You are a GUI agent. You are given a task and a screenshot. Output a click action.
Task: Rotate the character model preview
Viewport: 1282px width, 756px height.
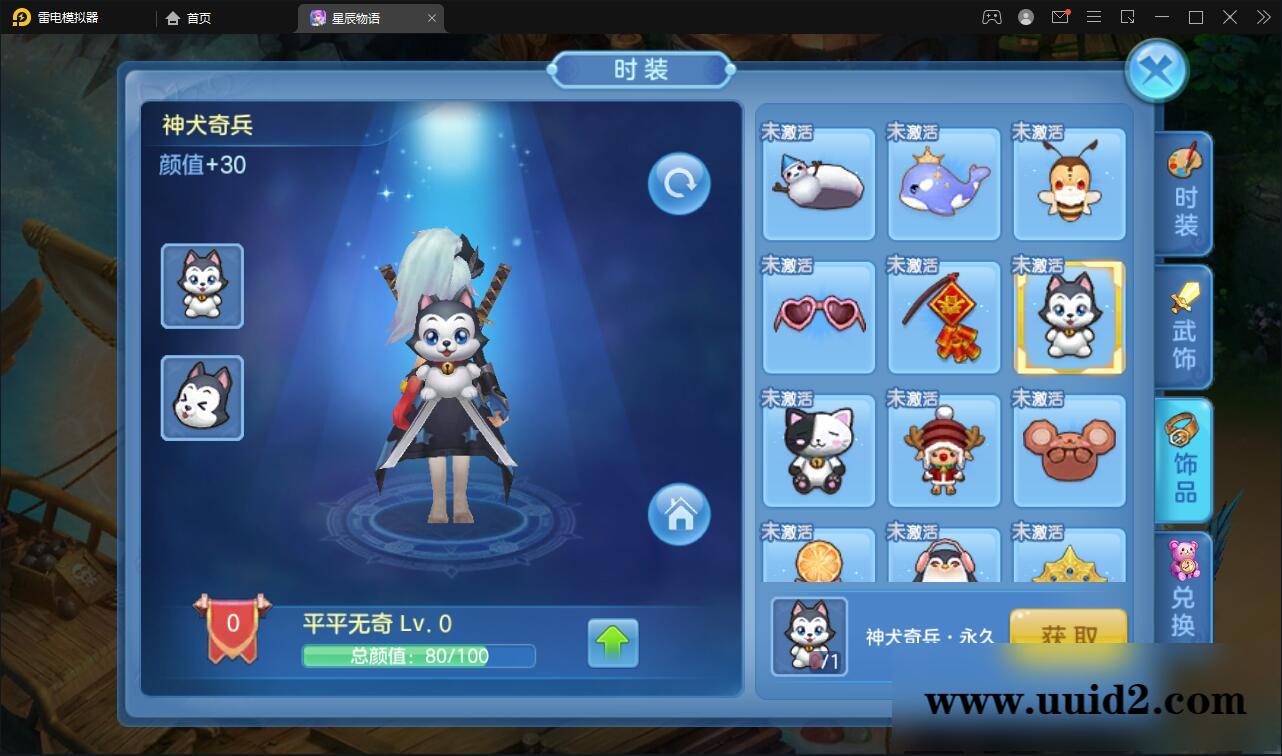point(678,183)
